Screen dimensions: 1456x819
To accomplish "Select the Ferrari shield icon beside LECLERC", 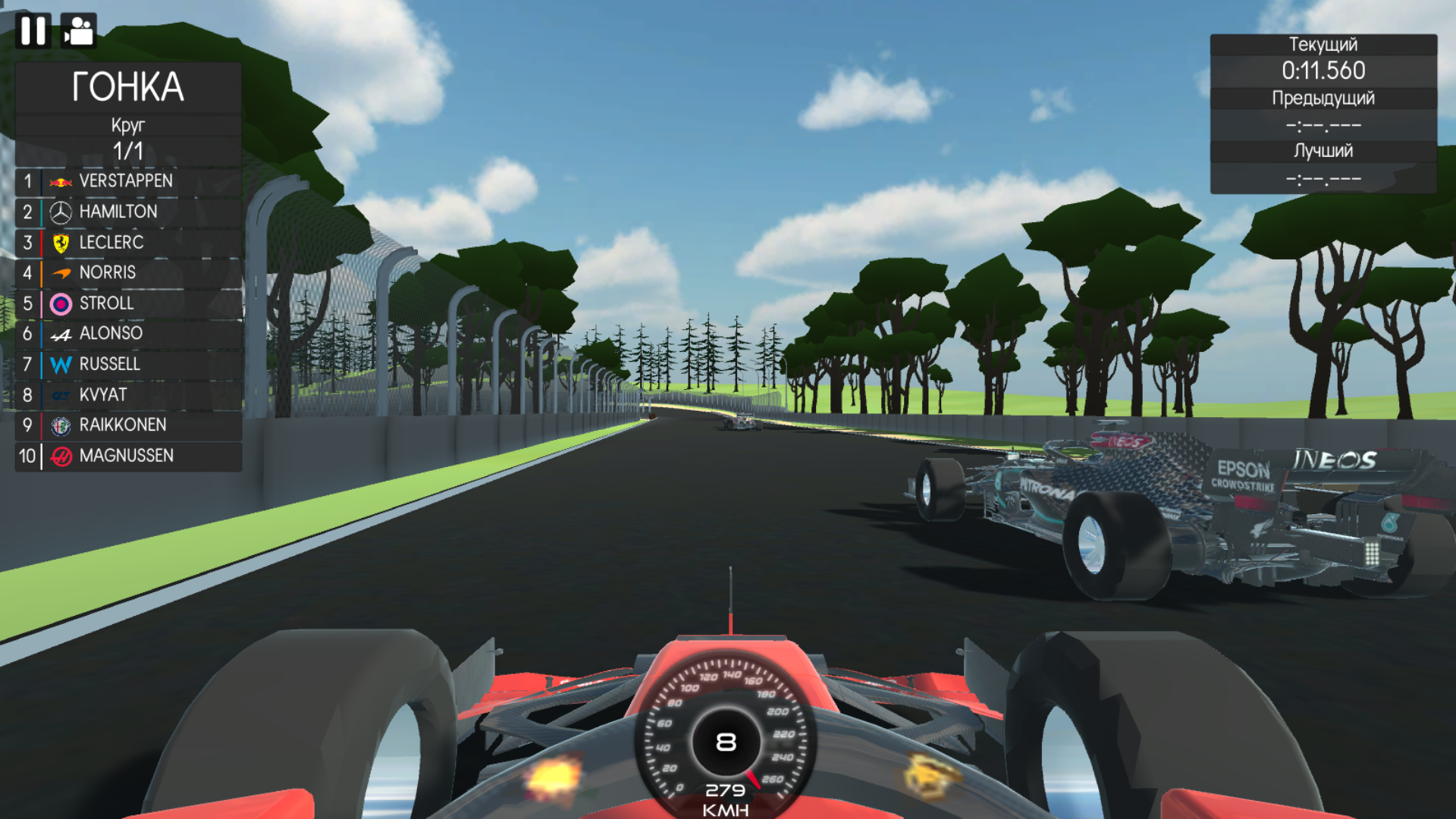I will [61, 242].
